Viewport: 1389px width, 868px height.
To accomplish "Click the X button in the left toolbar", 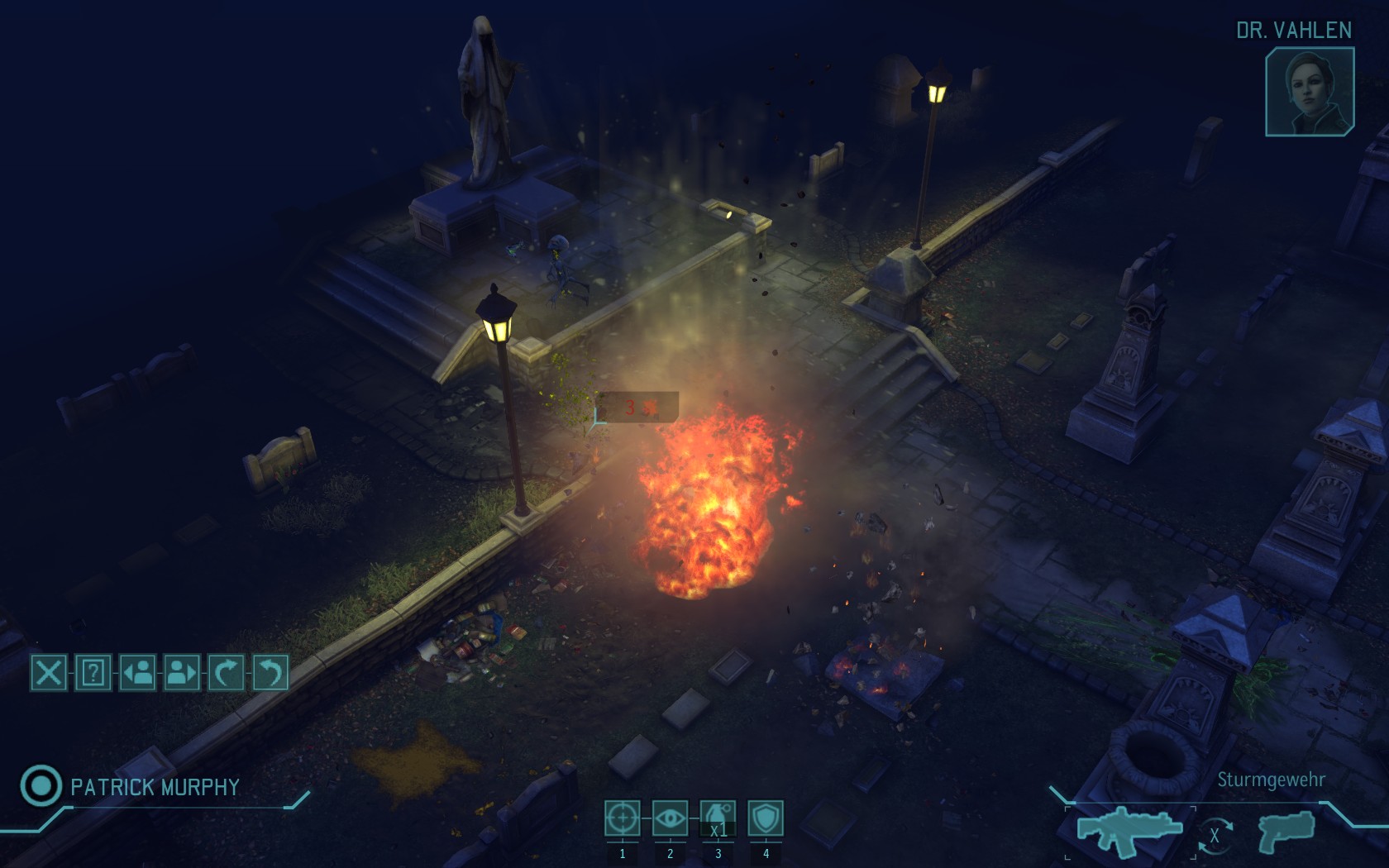I will [49, 673].
